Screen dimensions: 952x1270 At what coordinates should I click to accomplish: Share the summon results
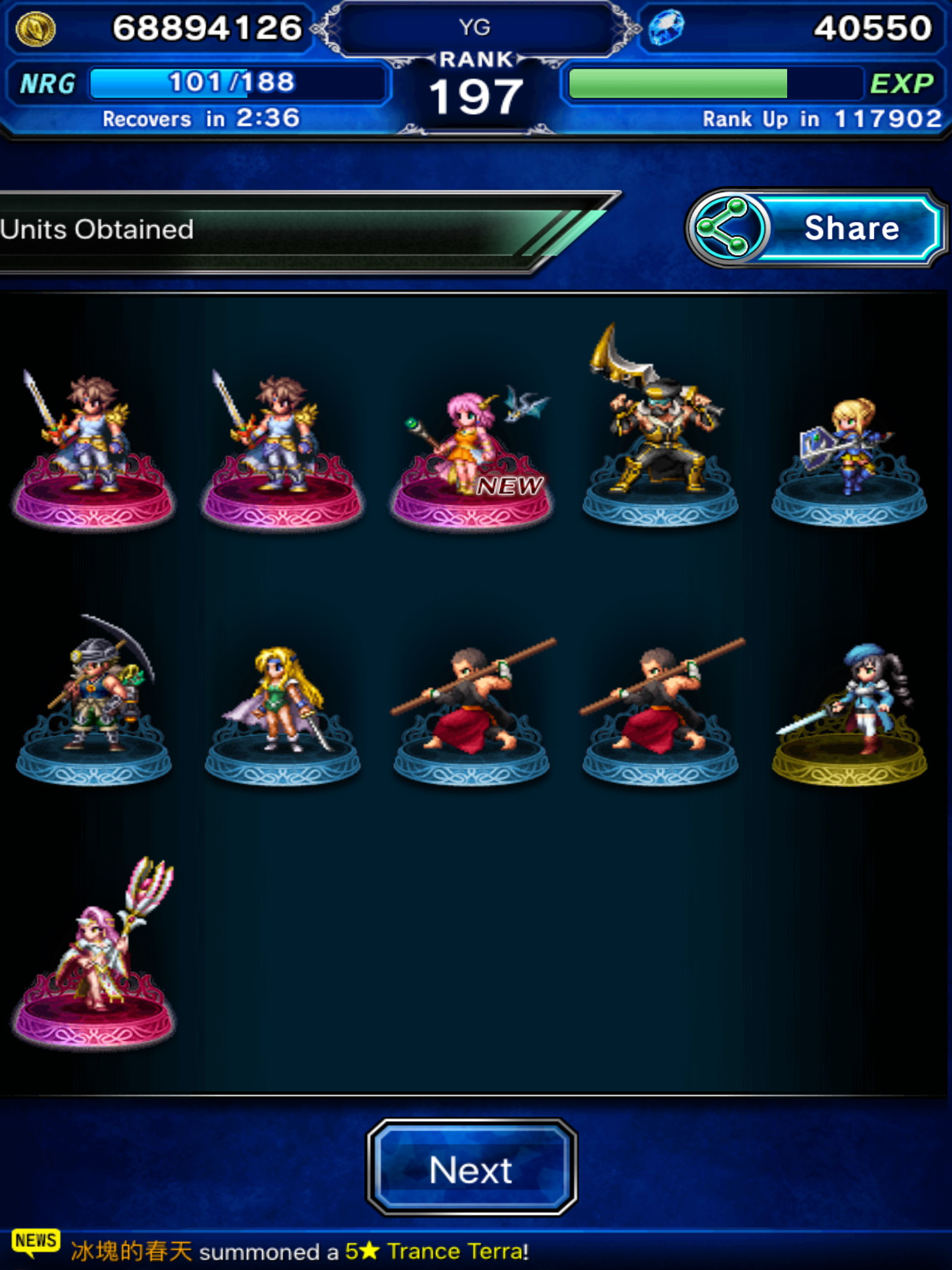click(x=816, y=229)
